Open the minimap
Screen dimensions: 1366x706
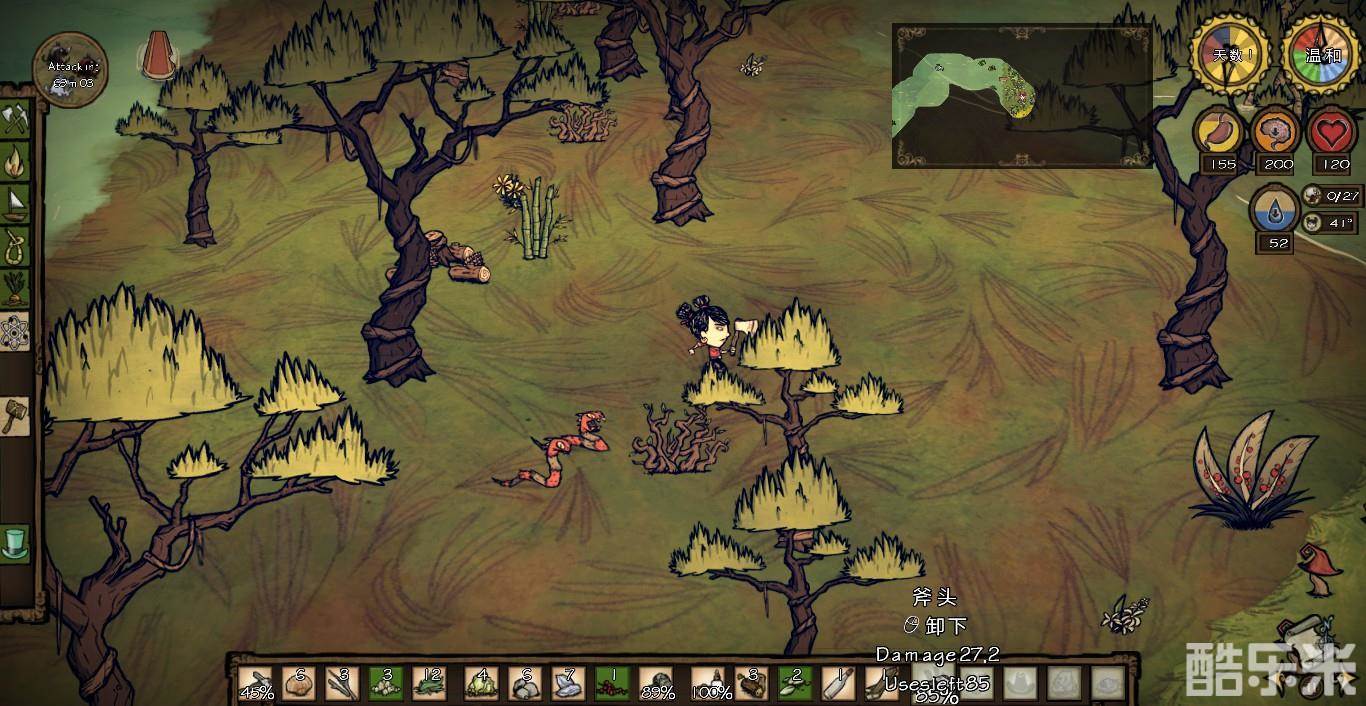1021,95
